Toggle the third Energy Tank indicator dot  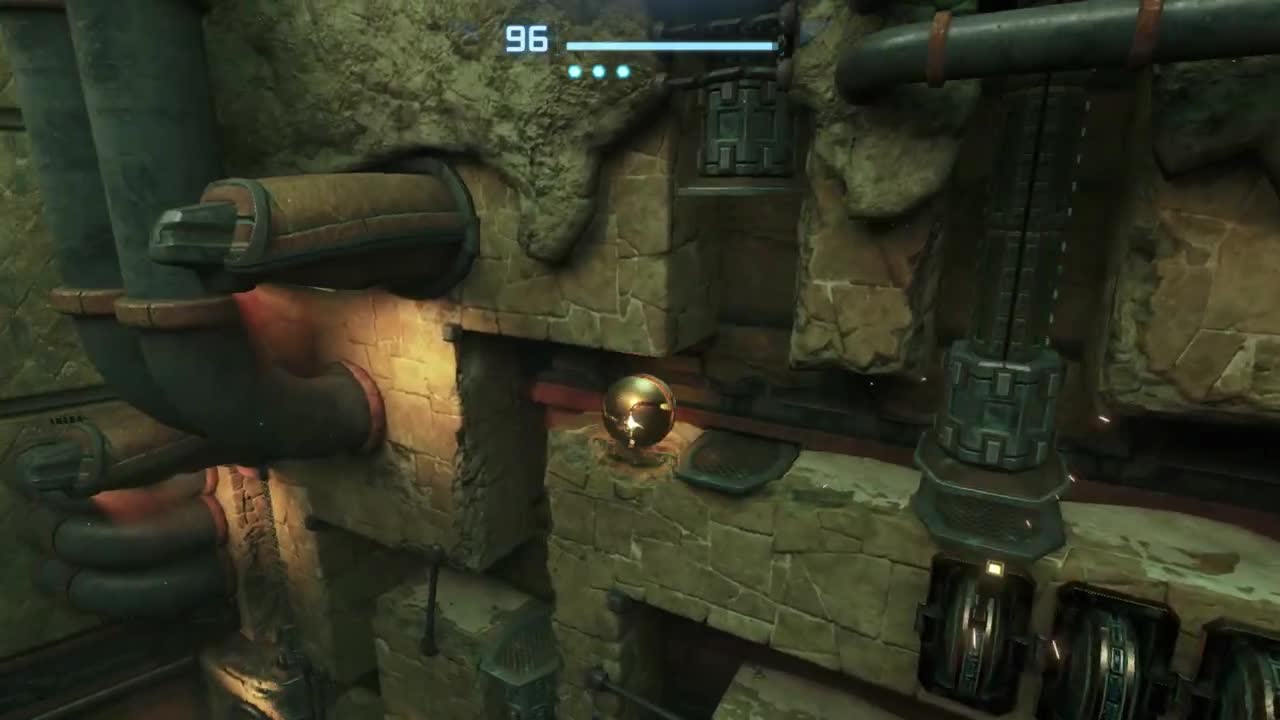coord(623,70)
